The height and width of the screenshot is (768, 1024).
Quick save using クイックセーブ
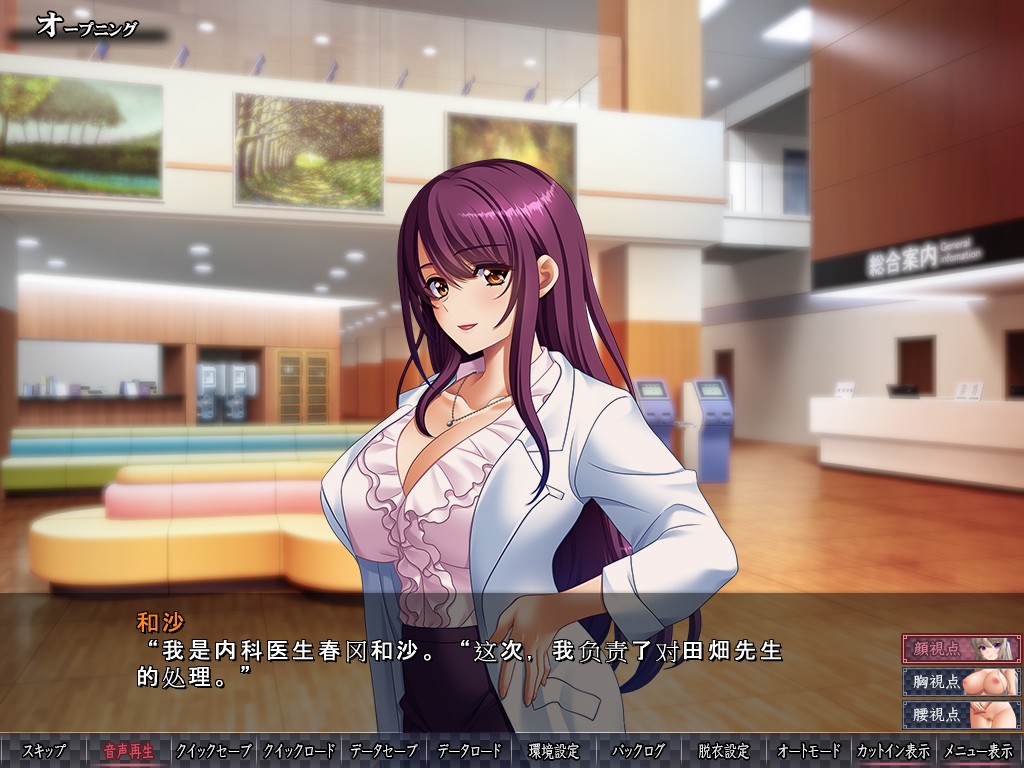point(214,751)
